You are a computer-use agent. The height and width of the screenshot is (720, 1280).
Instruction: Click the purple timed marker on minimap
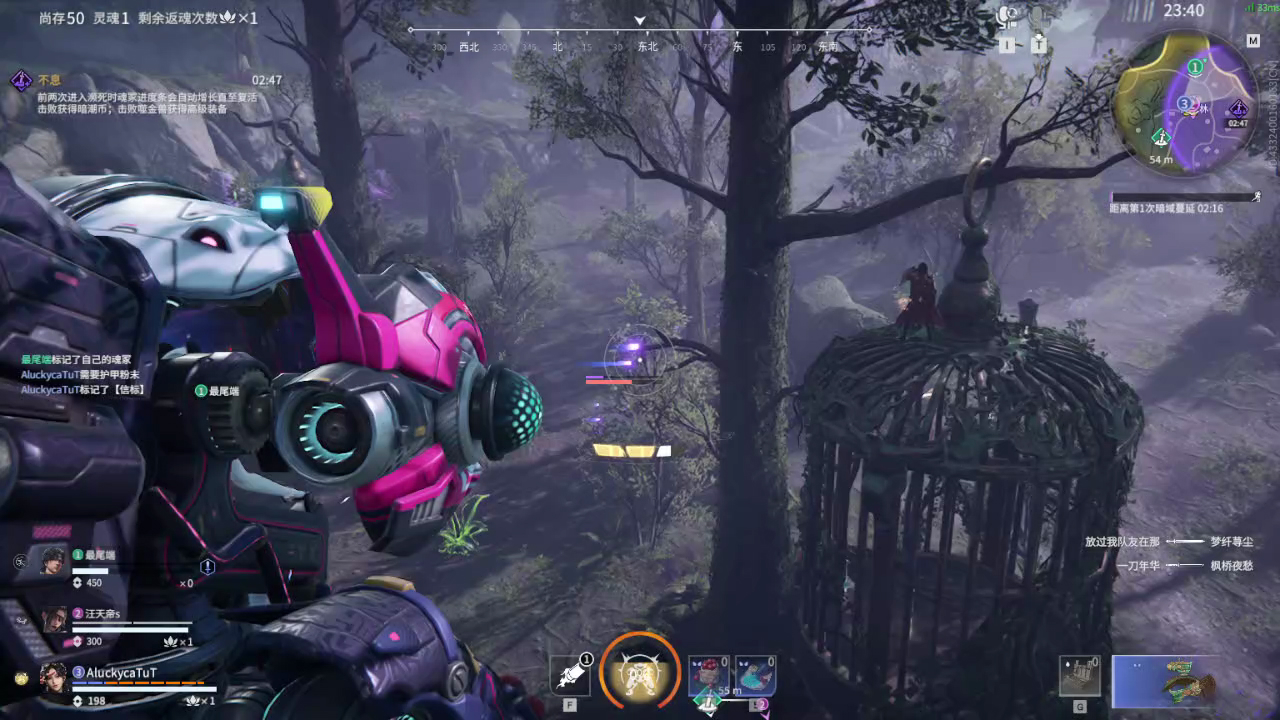tap(1239, 109)
